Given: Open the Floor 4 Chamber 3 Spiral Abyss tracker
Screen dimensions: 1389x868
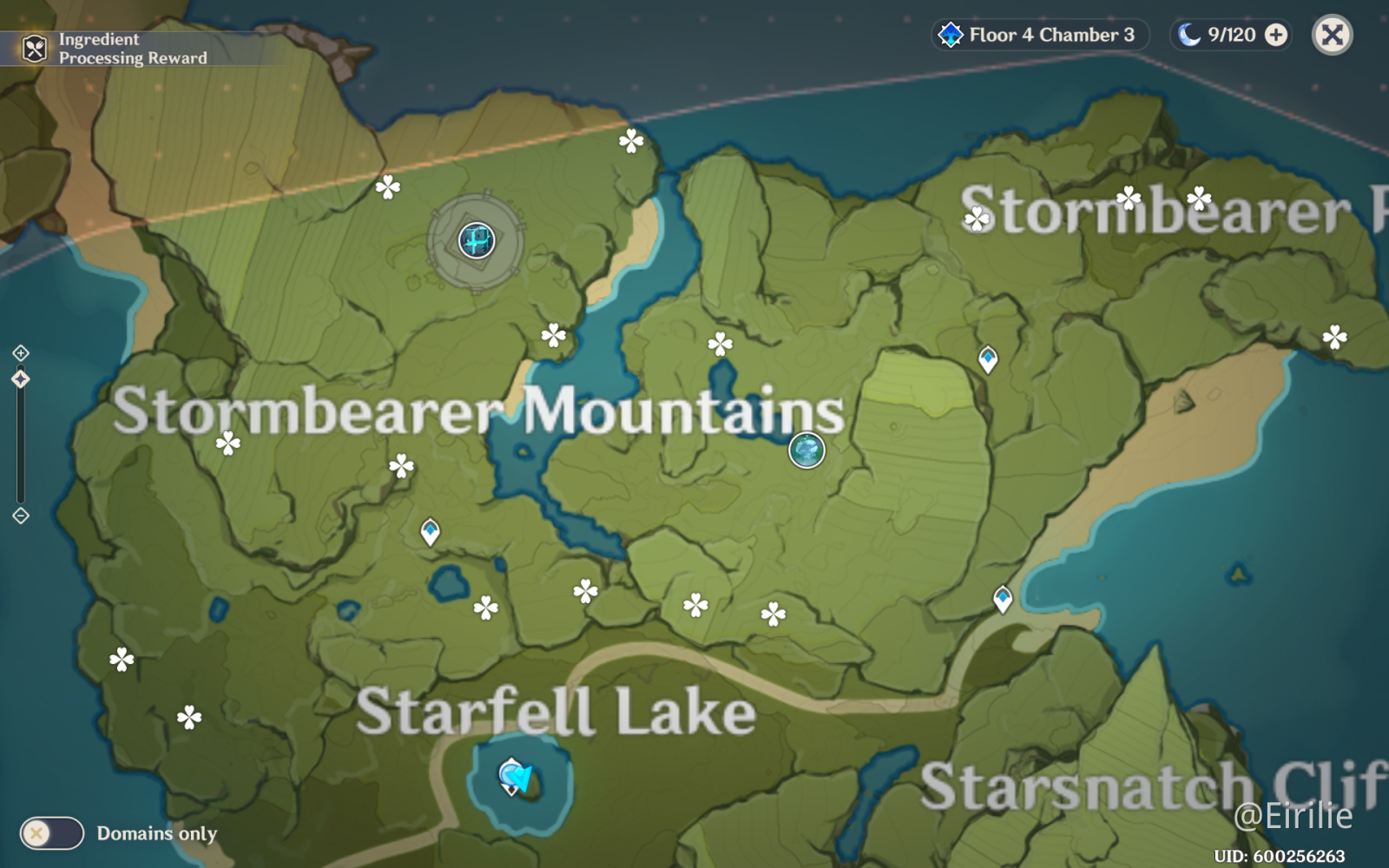Looking at the screenshot, I should coord(1039,35).
